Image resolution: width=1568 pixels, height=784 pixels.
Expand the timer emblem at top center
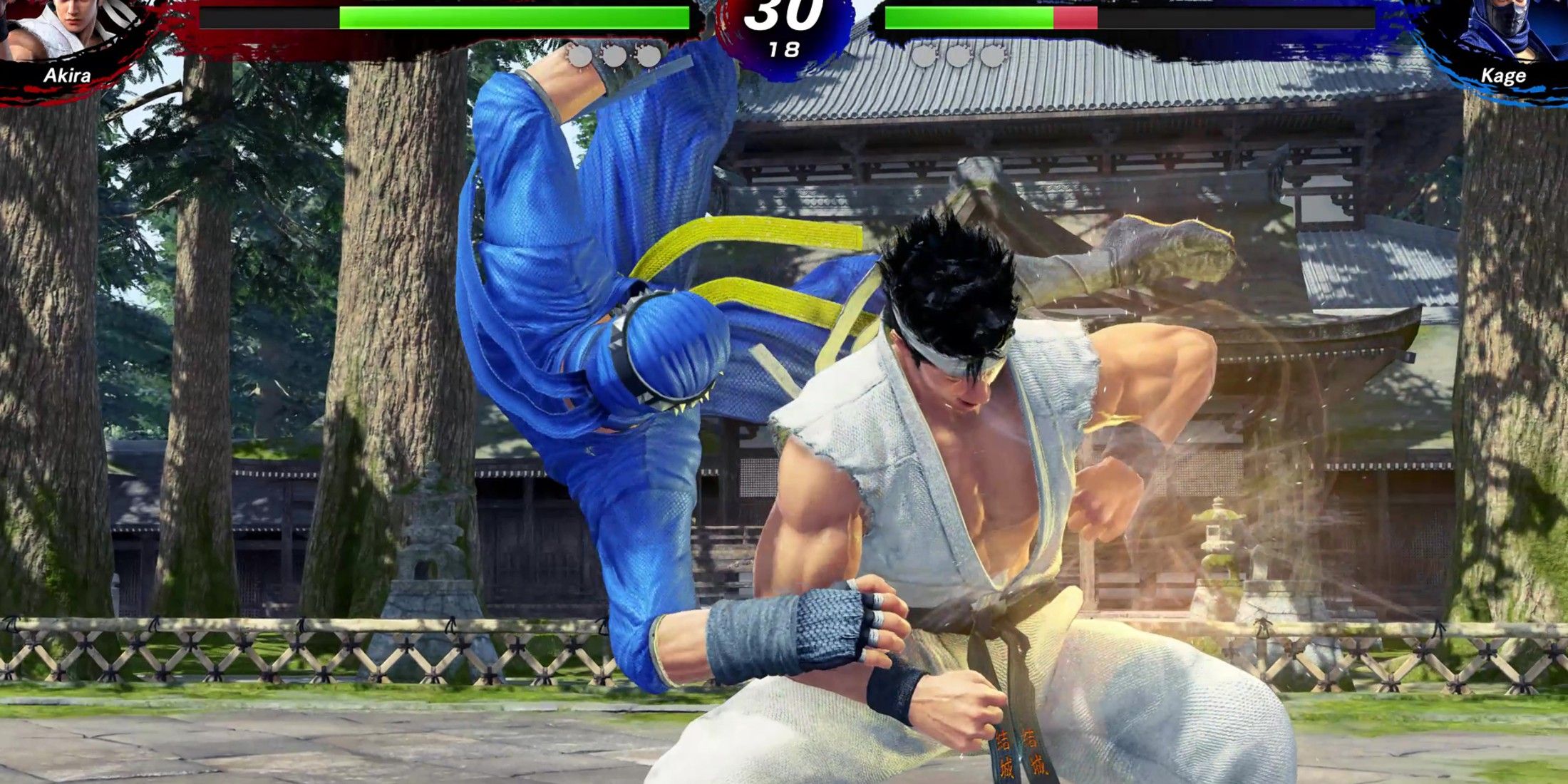pyautogui.click(x=784, y=36)
